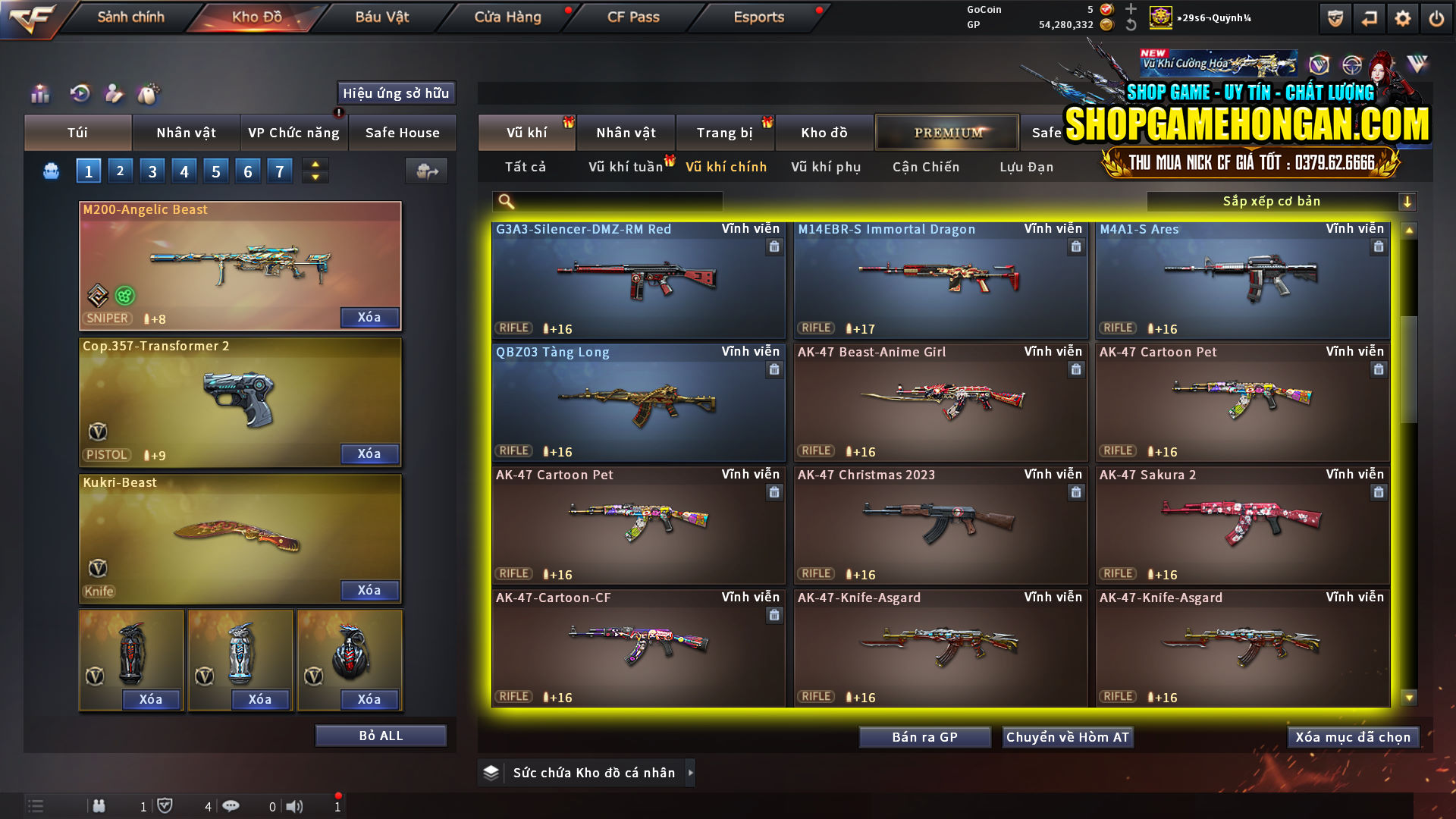The width and height of the screenshot is (1456, 819).
Task: Click the replay history icon above inventory tabs
Action: pos(80,94)
